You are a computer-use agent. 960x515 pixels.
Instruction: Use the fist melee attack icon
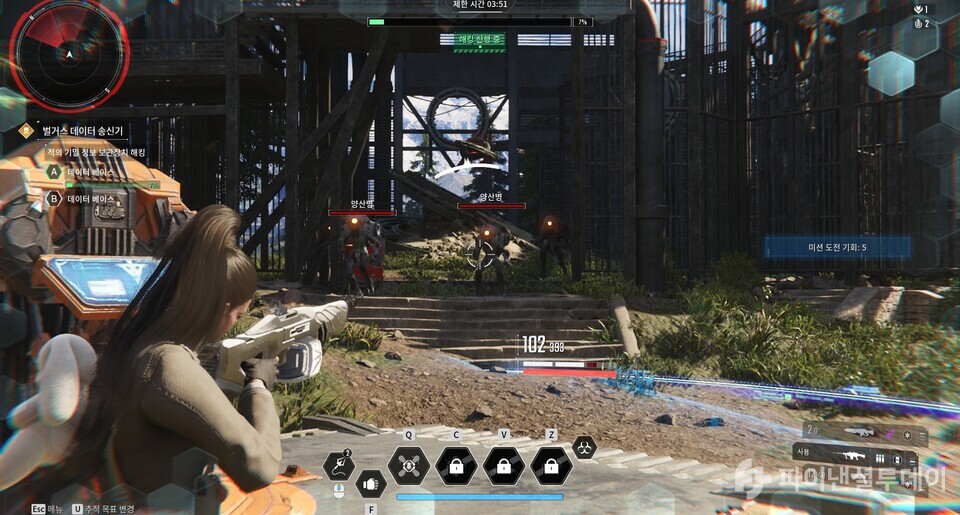pos(371,484)
